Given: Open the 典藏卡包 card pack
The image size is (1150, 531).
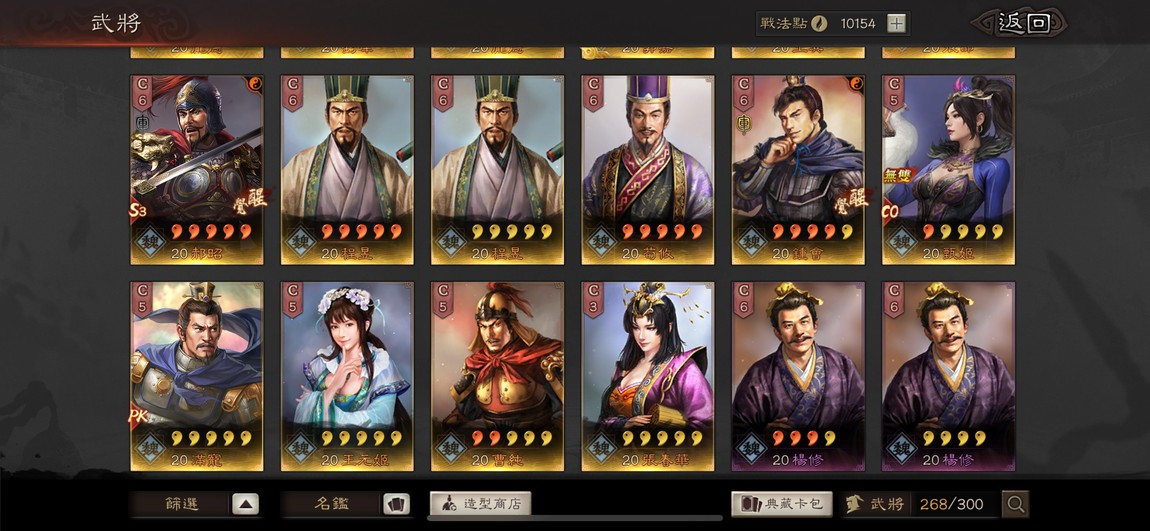Looking at the screenshot, I should click(781, 504).
